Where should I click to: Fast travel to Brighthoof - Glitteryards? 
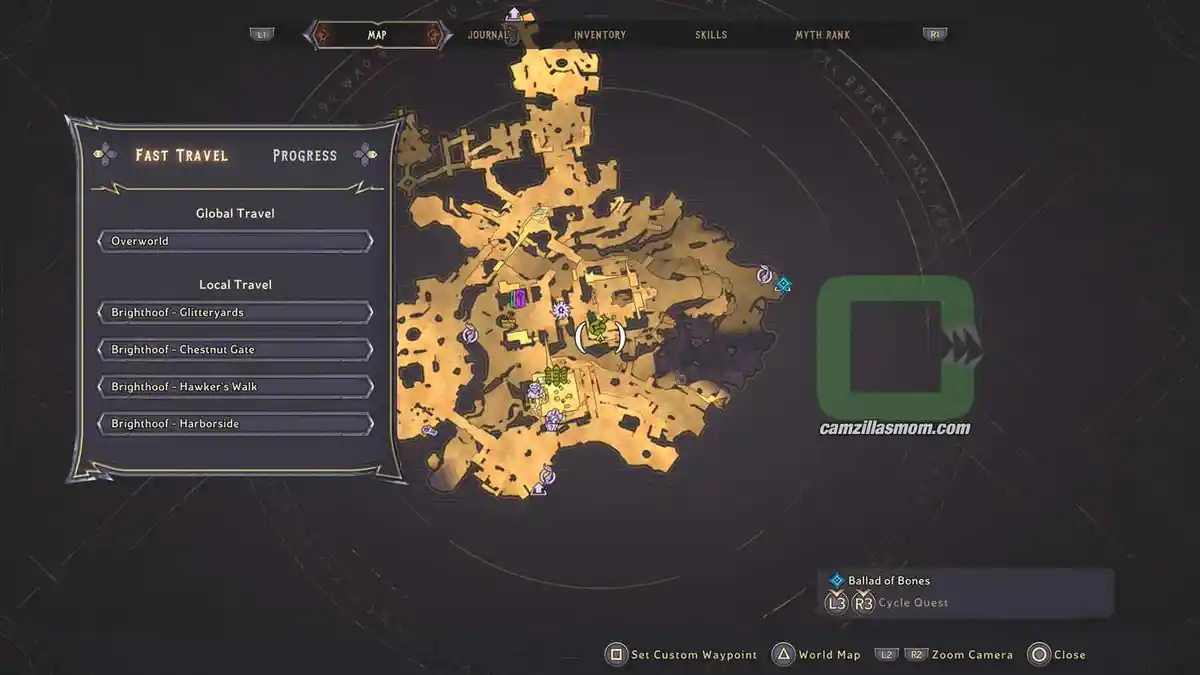(235, 313)
